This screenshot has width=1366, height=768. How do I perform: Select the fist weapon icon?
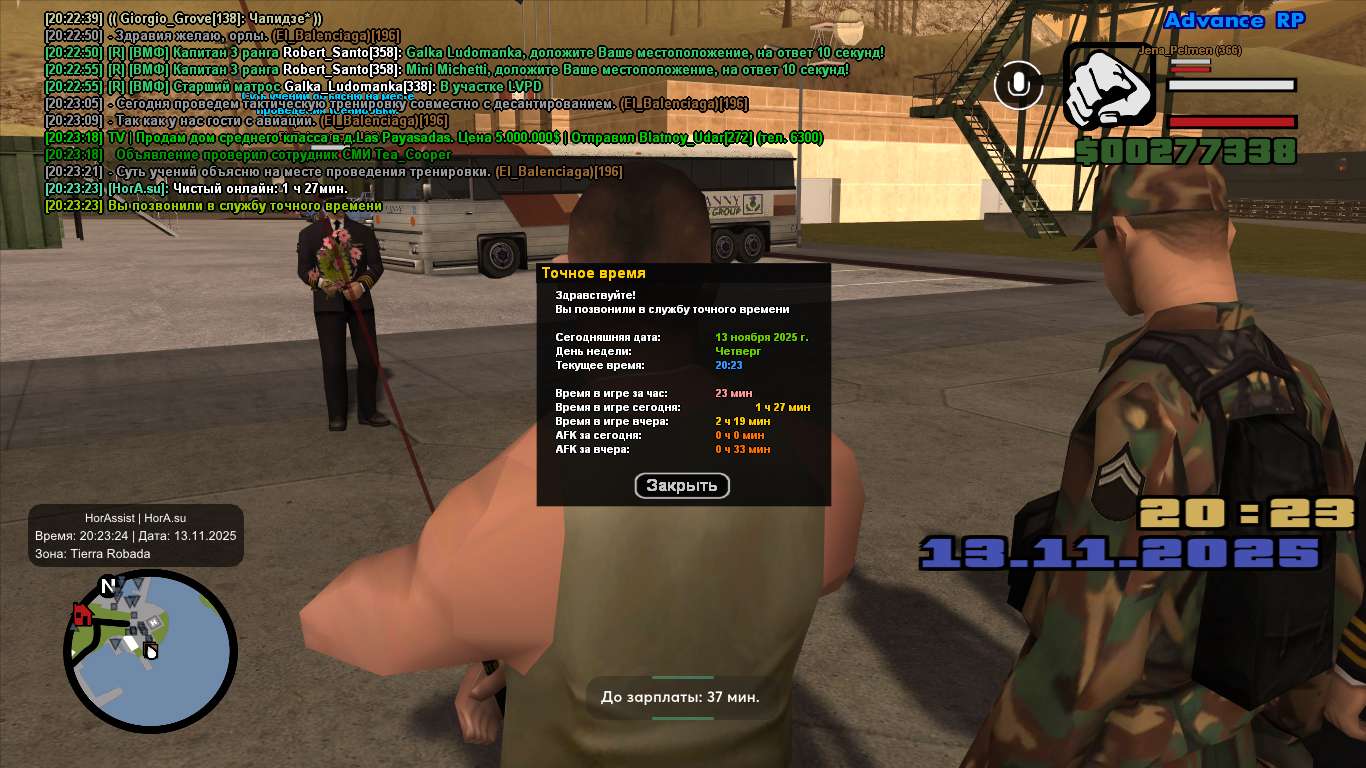[1110, 86]
